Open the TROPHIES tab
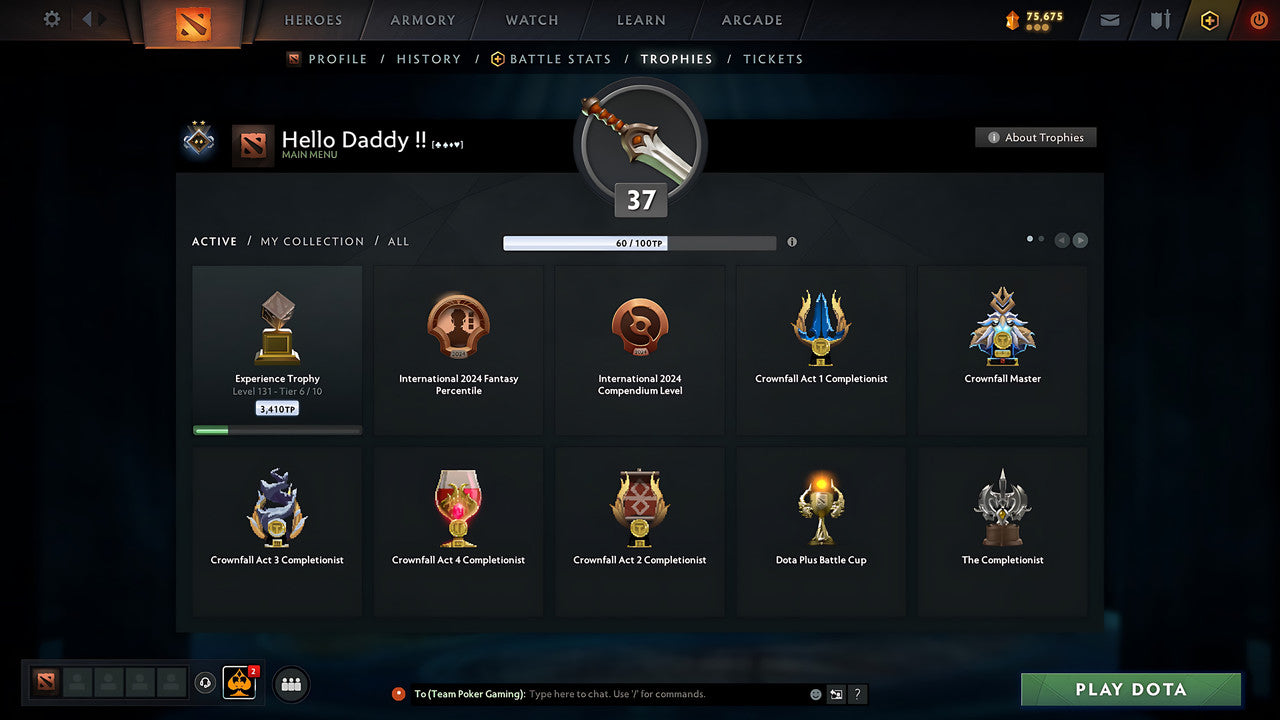This screenshot has width=1280, height=720. pos(676,59)
